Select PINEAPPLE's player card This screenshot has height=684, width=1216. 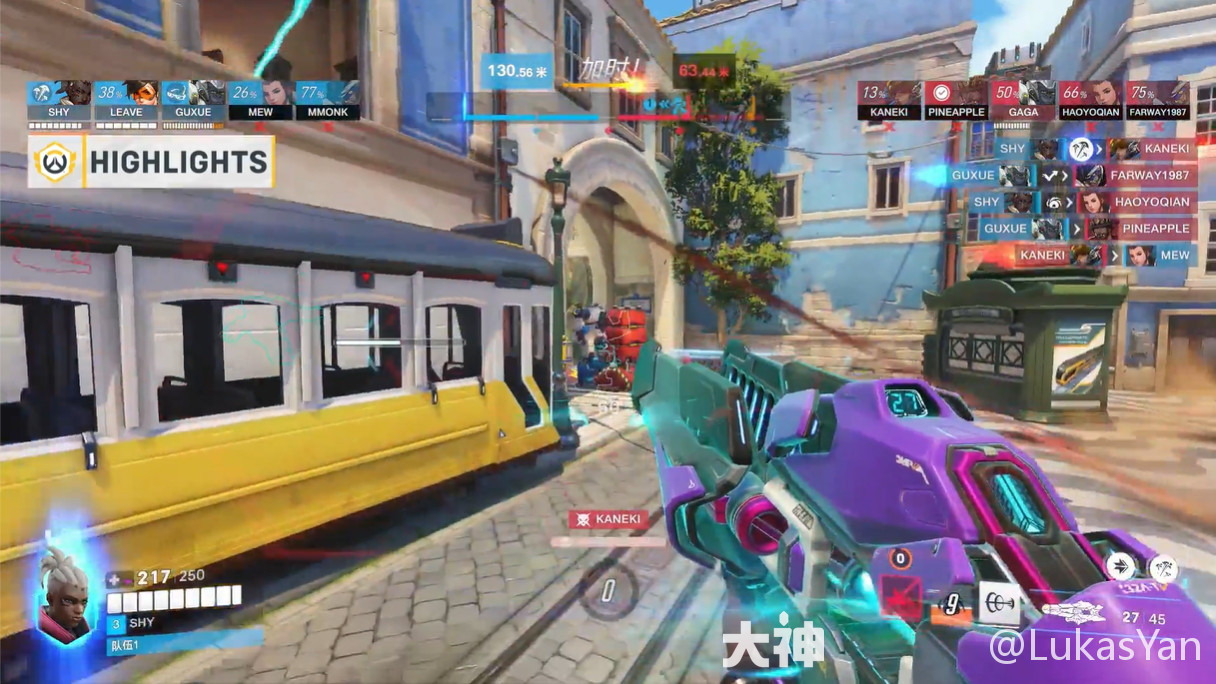coord(956,100)
